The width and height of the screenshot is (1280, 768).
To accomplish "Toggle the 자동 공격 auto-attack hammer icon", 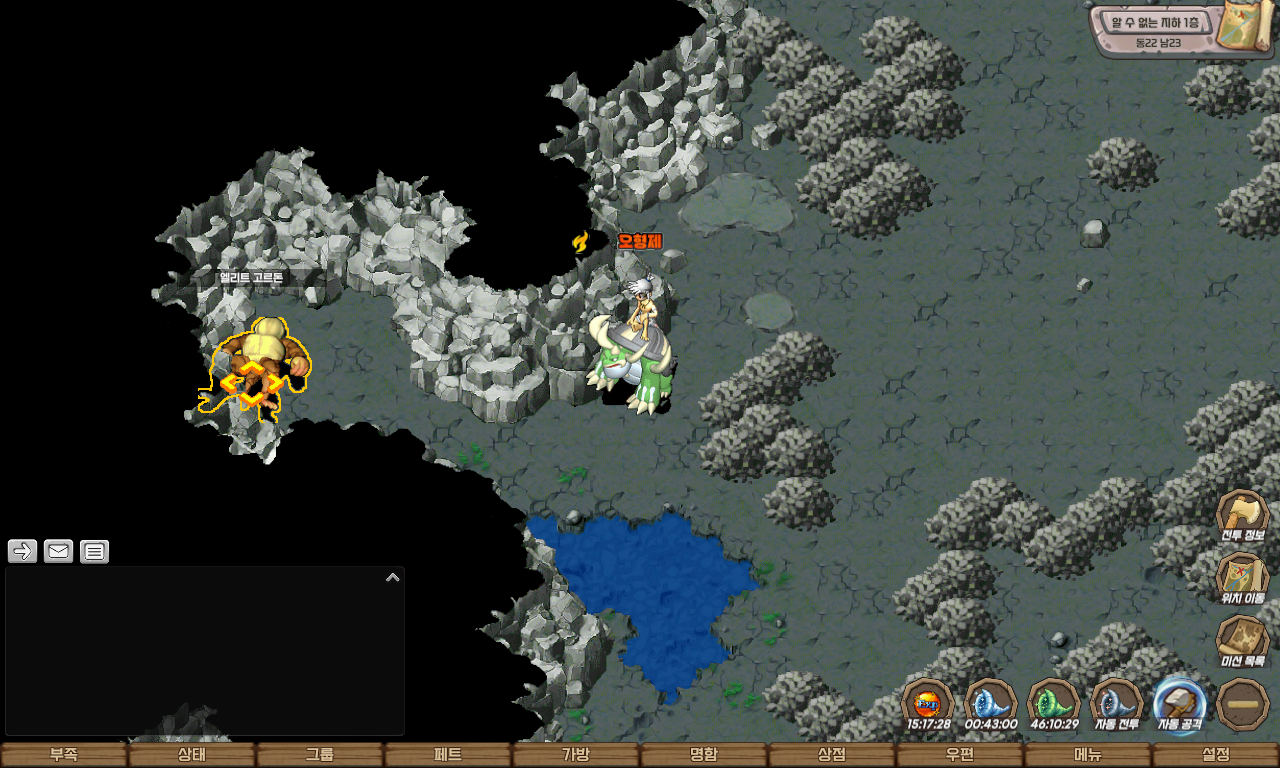I will 1180,702.
